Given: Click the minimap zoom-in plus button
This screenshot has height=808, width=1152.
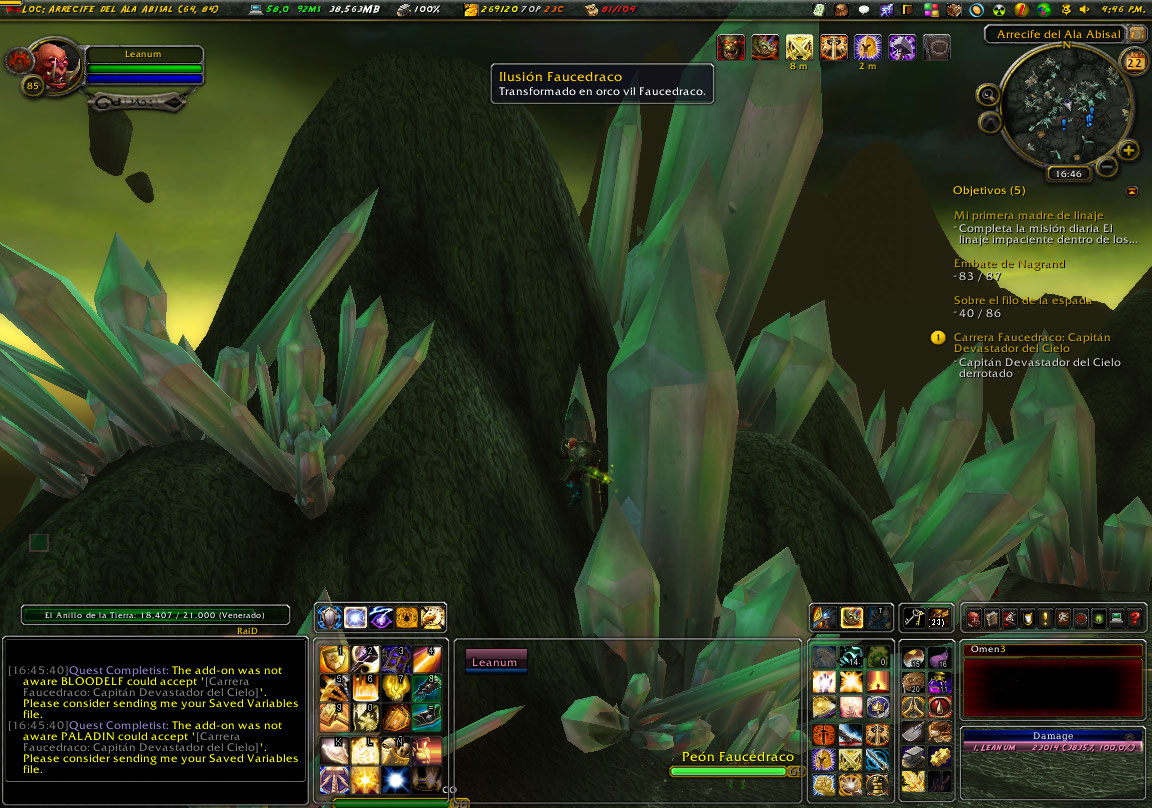Looking at the screenshot, I should [x=1129, y=151].
